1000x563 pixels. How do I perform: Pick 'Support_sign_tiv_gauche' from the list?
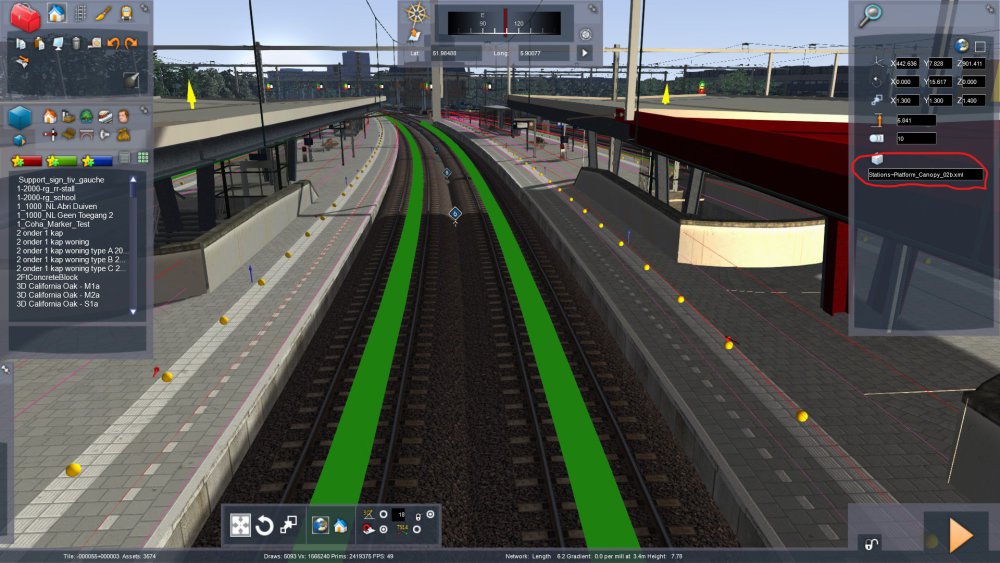61,180
